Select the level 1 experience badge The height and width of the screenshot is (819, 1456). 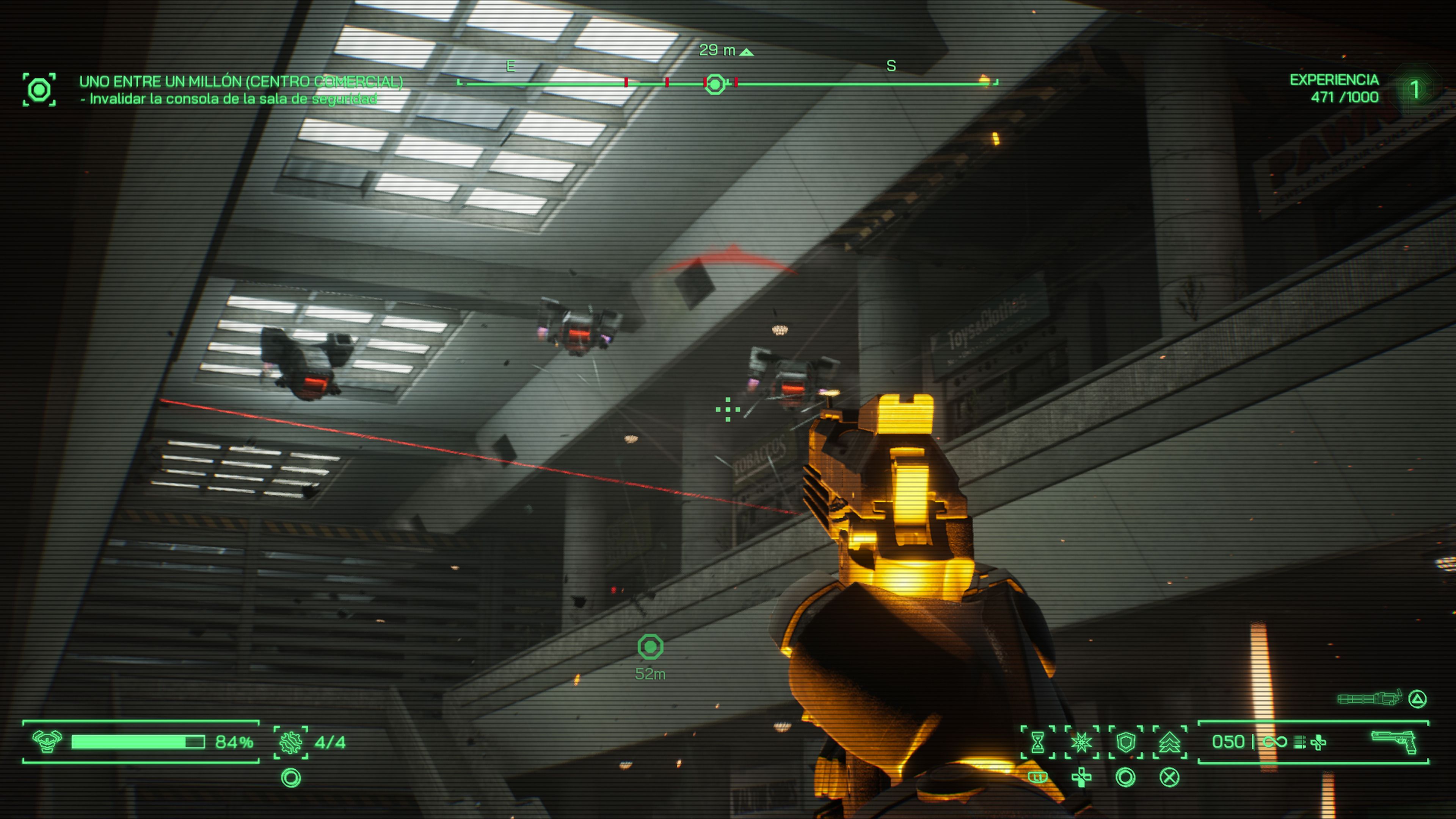(x=1415, y=89)
